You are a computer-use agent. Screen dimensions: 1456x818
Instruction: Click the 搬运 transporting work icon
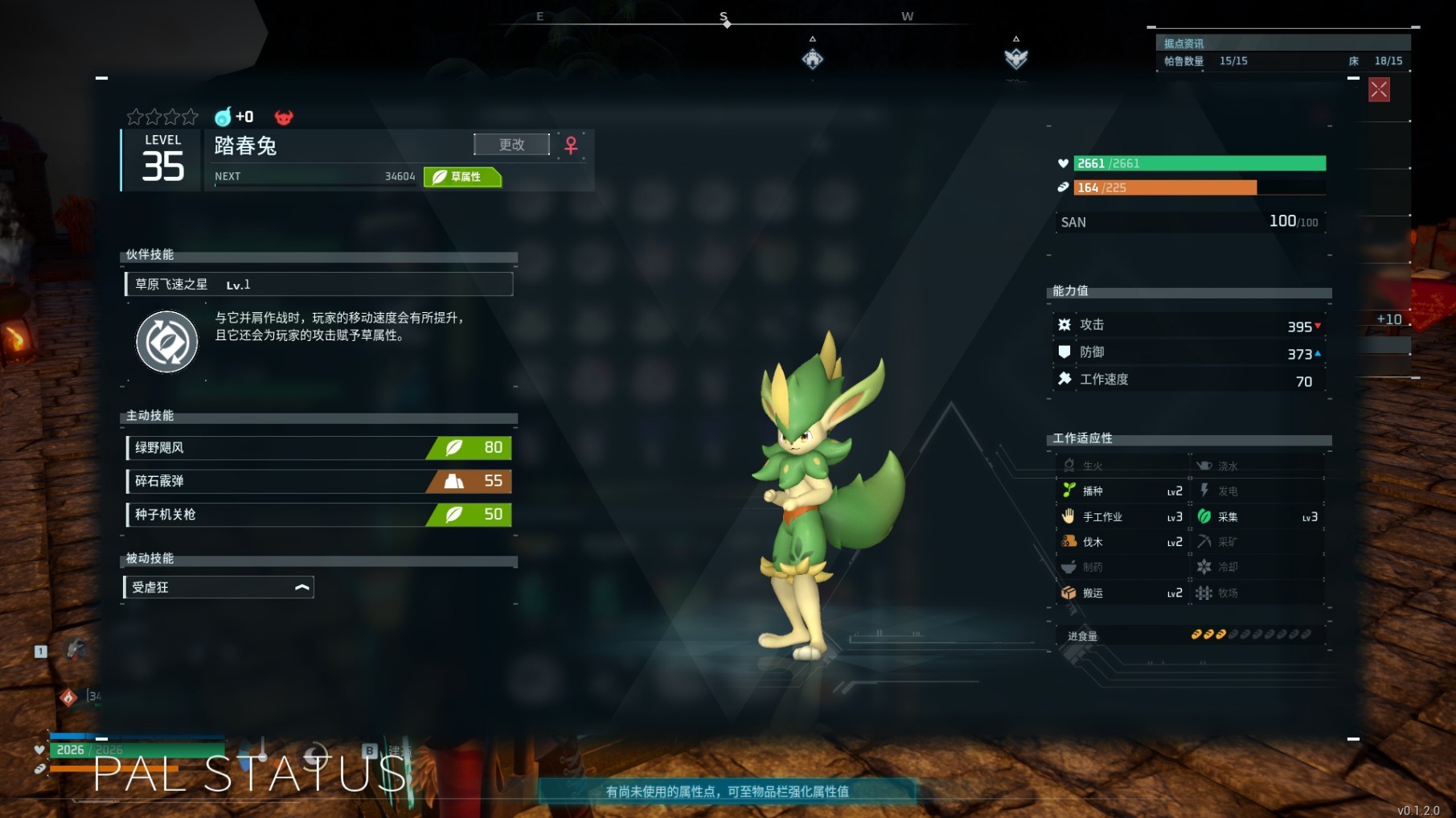coord(1069,593)
